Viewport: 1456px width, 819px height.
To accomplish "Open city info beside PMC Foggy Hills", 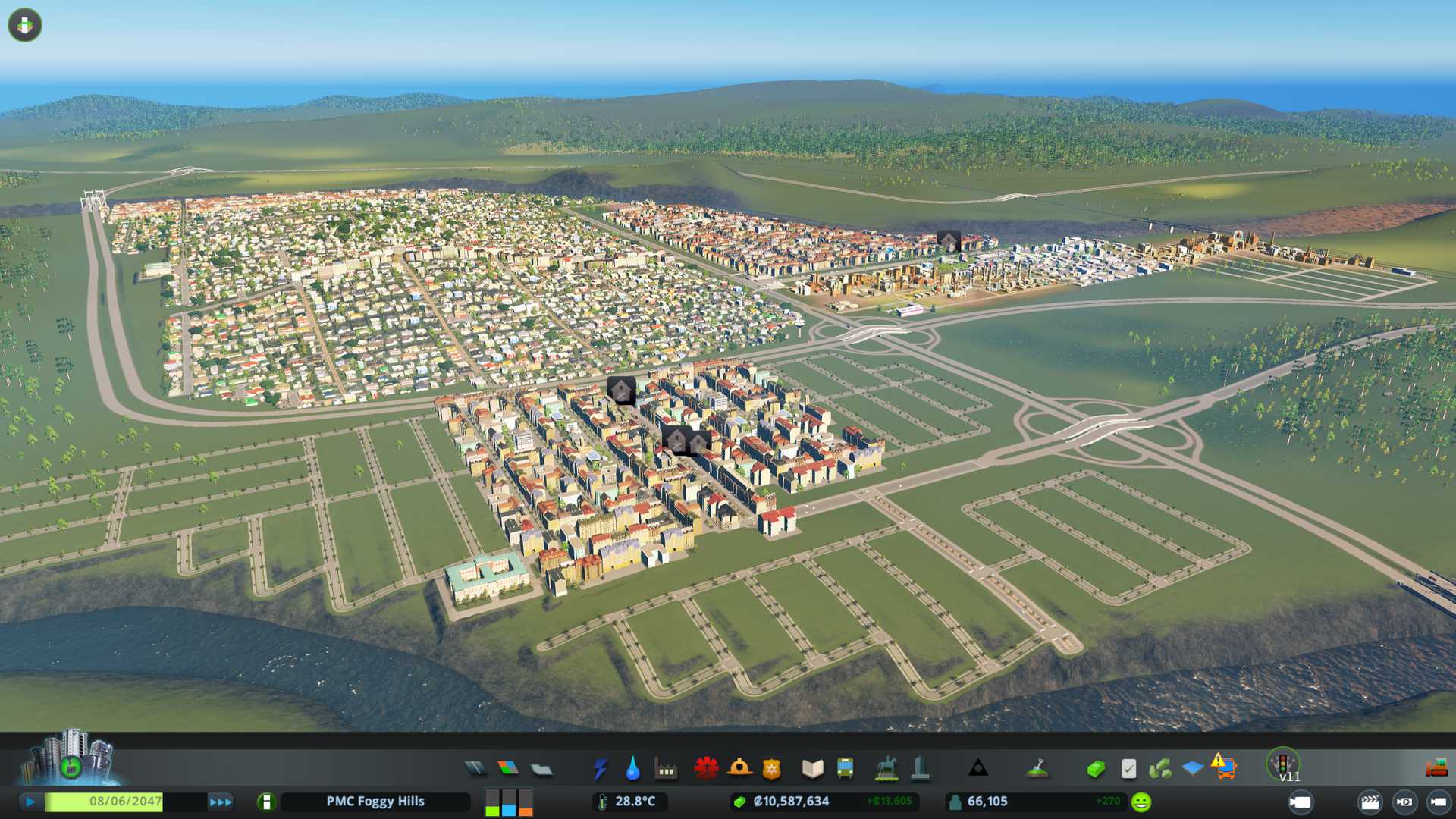I will (266, 802).
